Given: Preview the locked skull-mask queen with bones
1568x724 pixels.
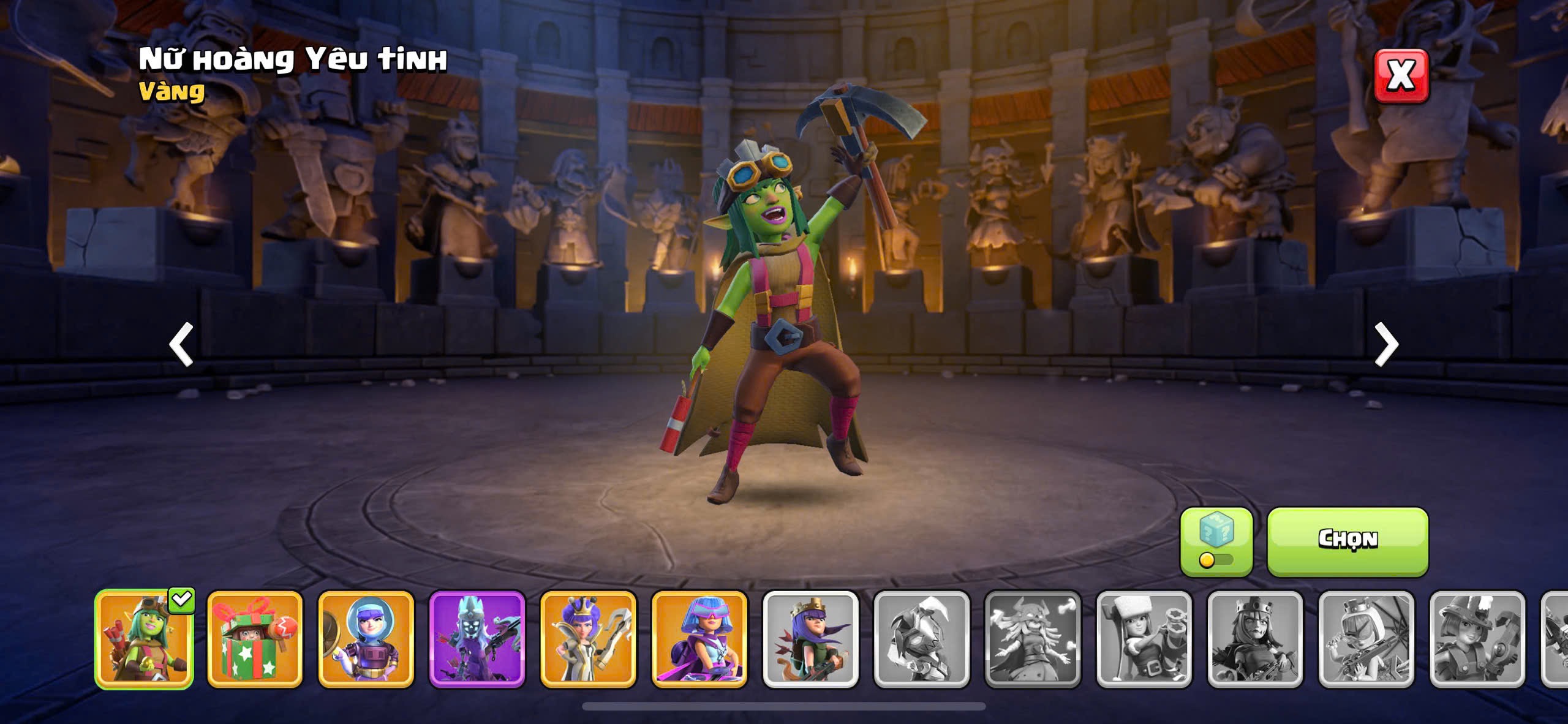Looking at the screenshot, I should click(x=1032, y=639).
